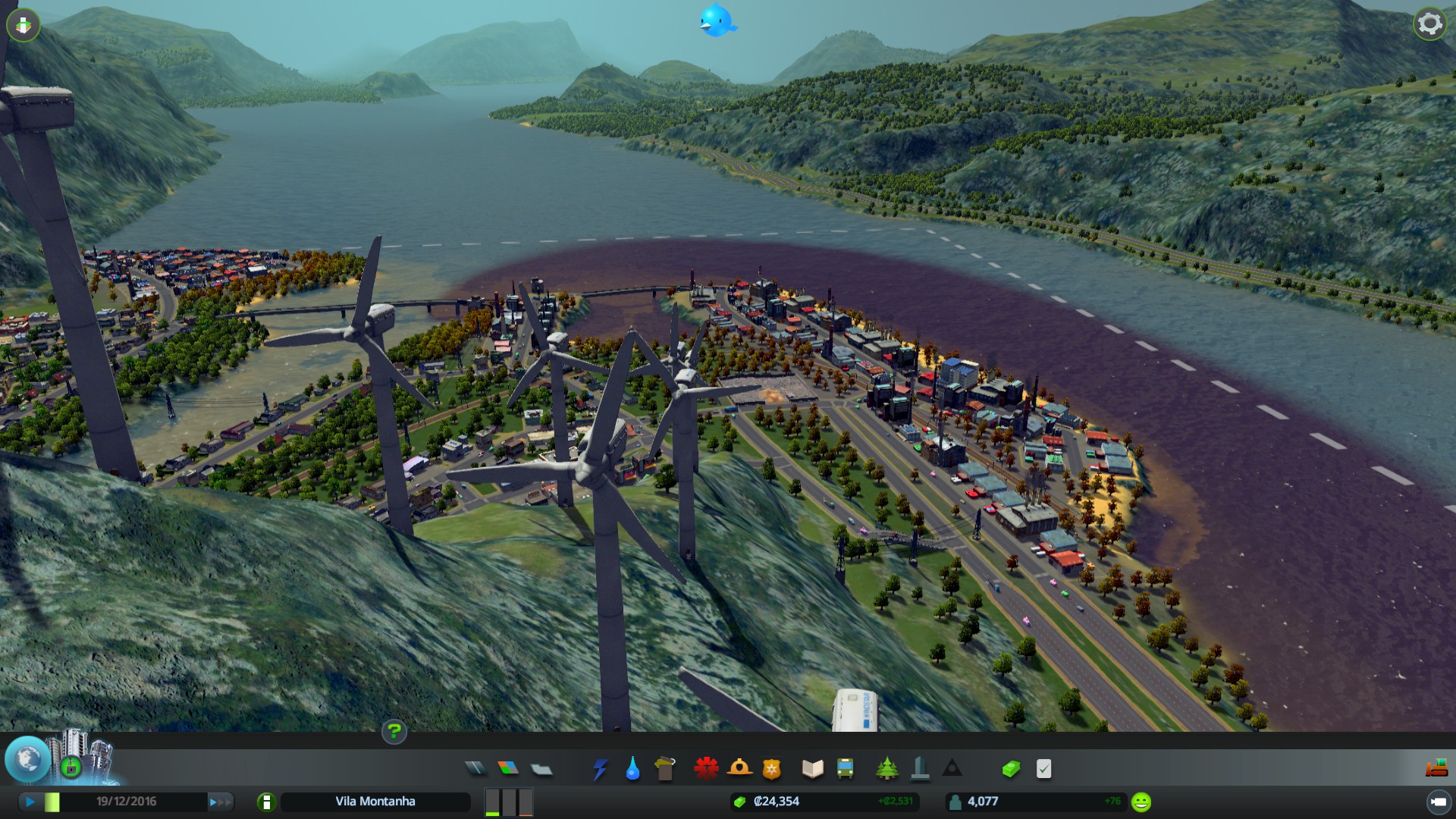Open city info for Vila Montanha

(x=266, y=802)
